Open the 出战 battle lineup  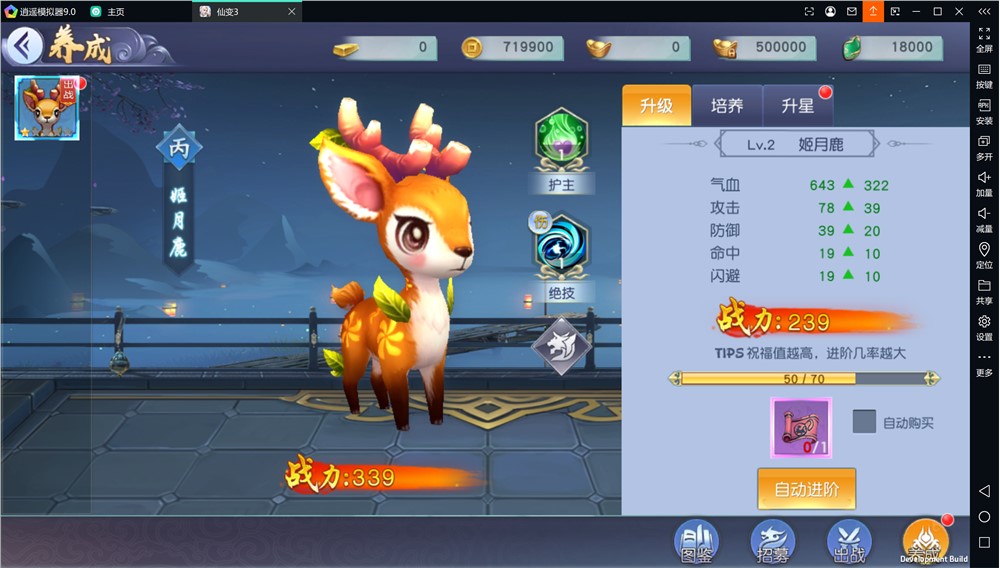coord(849,541)
